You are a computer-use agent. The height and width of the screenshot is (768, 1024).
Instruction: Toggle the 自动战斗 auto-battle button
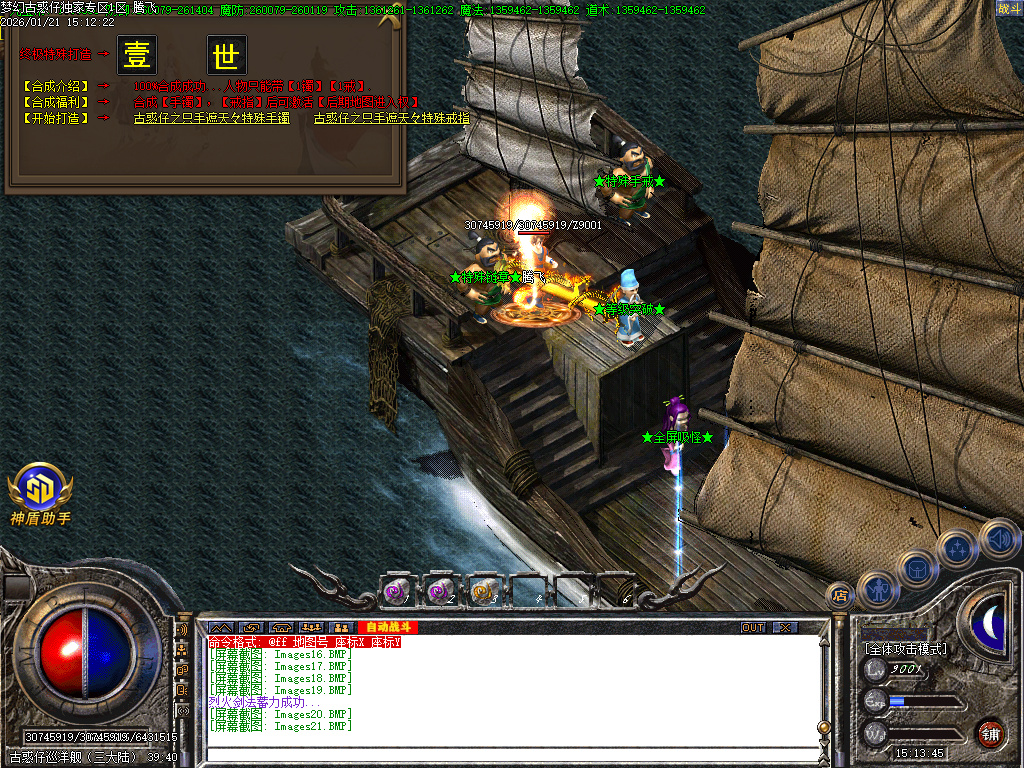[386, 627]
